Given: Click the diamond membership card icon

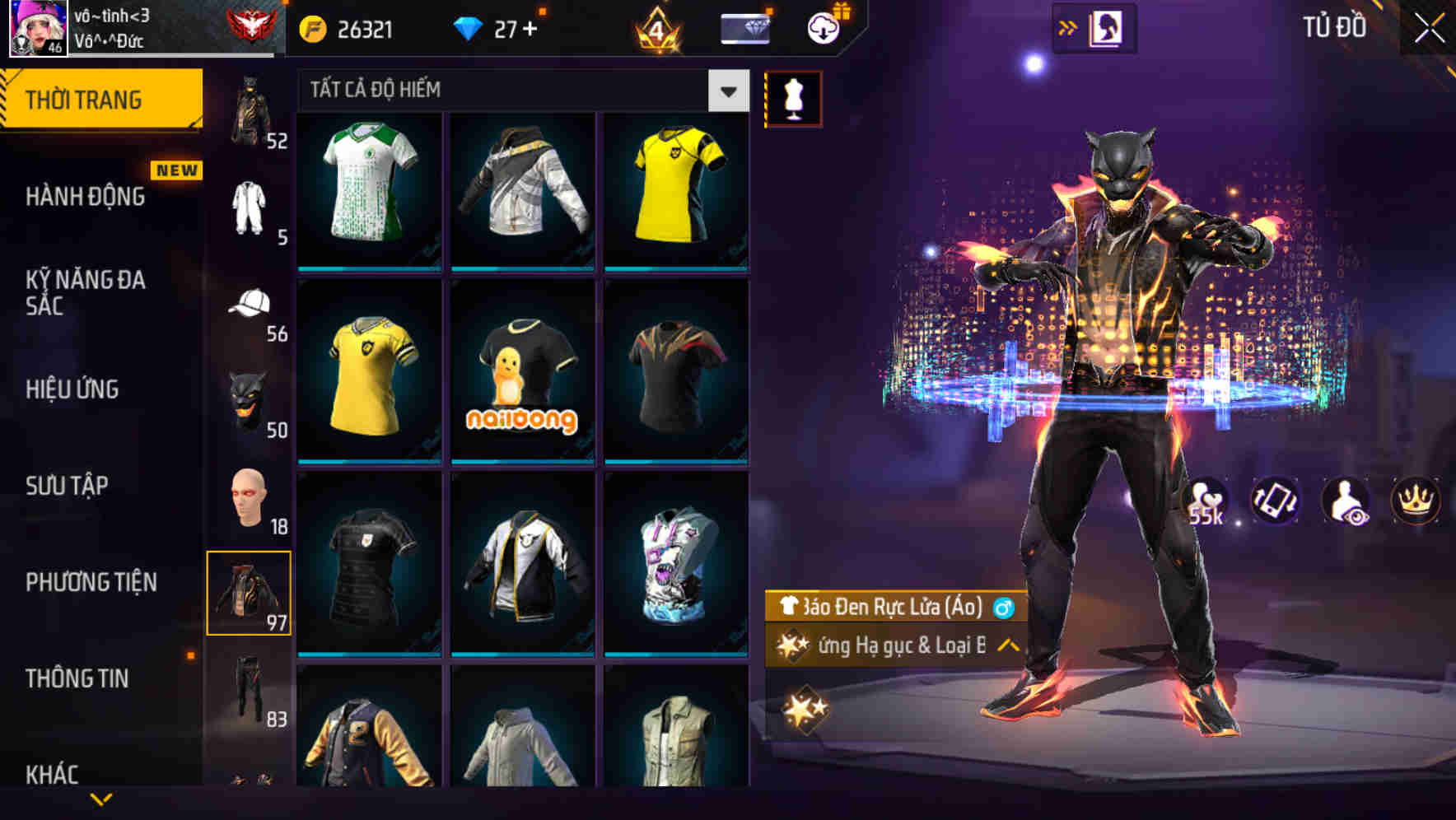Looking at the screenshot, I should pos(744,27).
